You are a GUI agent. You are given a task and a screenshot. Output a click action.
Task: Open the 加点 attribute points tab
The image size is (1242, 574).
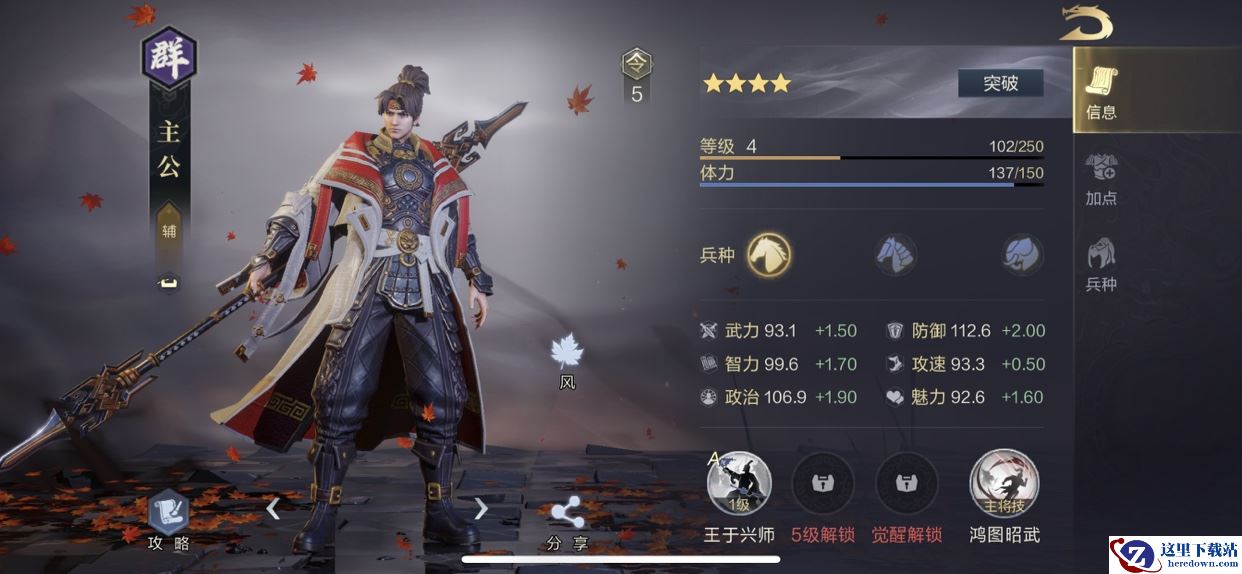coord(1101,178)
